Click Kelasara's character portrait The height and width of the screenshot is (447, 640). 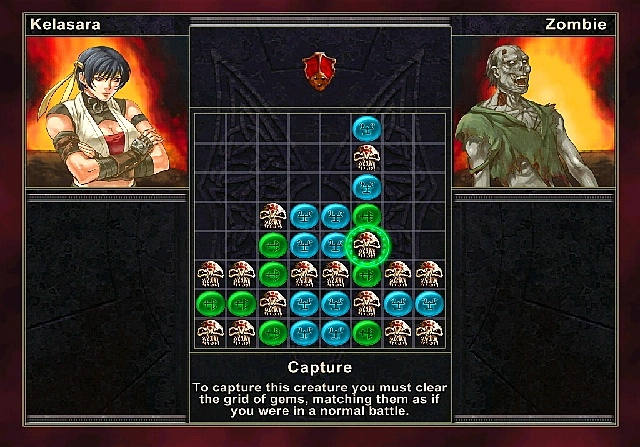point(107,111)
